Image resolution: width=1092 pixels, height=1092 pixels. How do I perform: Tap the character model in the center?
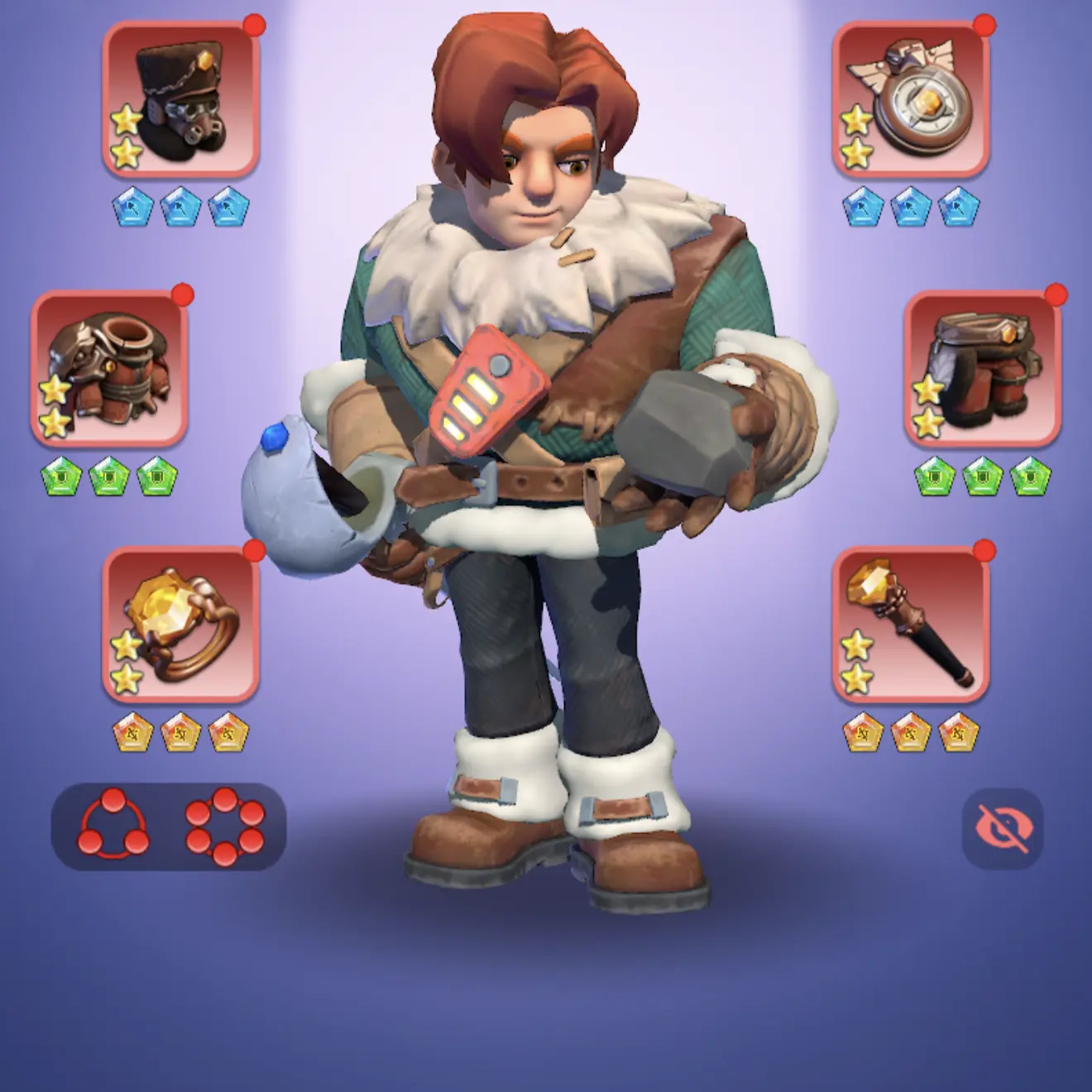pos(546,496)
